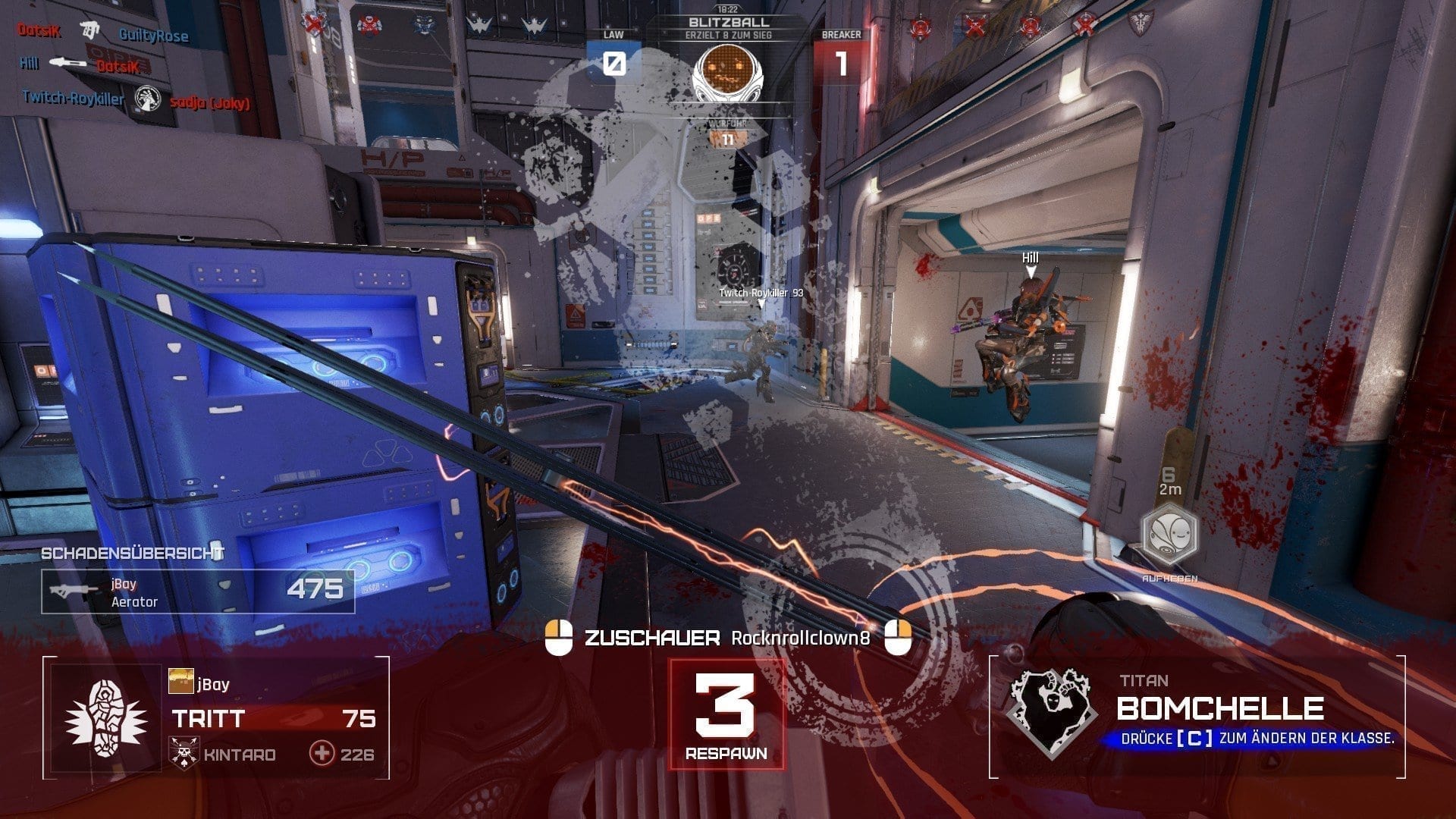
Task: Select the jBay Aerator damage overview row
Action: click(198, 591)
